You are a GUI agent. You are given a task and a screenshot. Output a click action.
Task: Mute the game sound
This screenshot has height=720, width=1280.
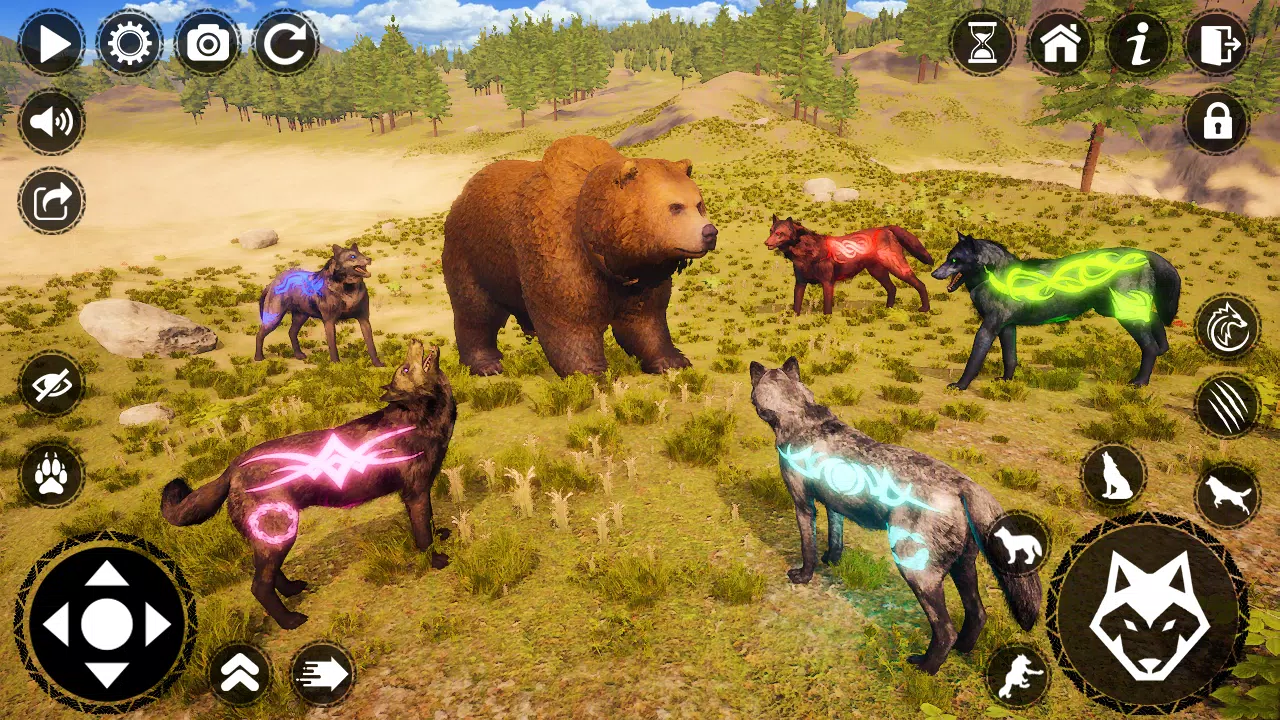[51, 121]
